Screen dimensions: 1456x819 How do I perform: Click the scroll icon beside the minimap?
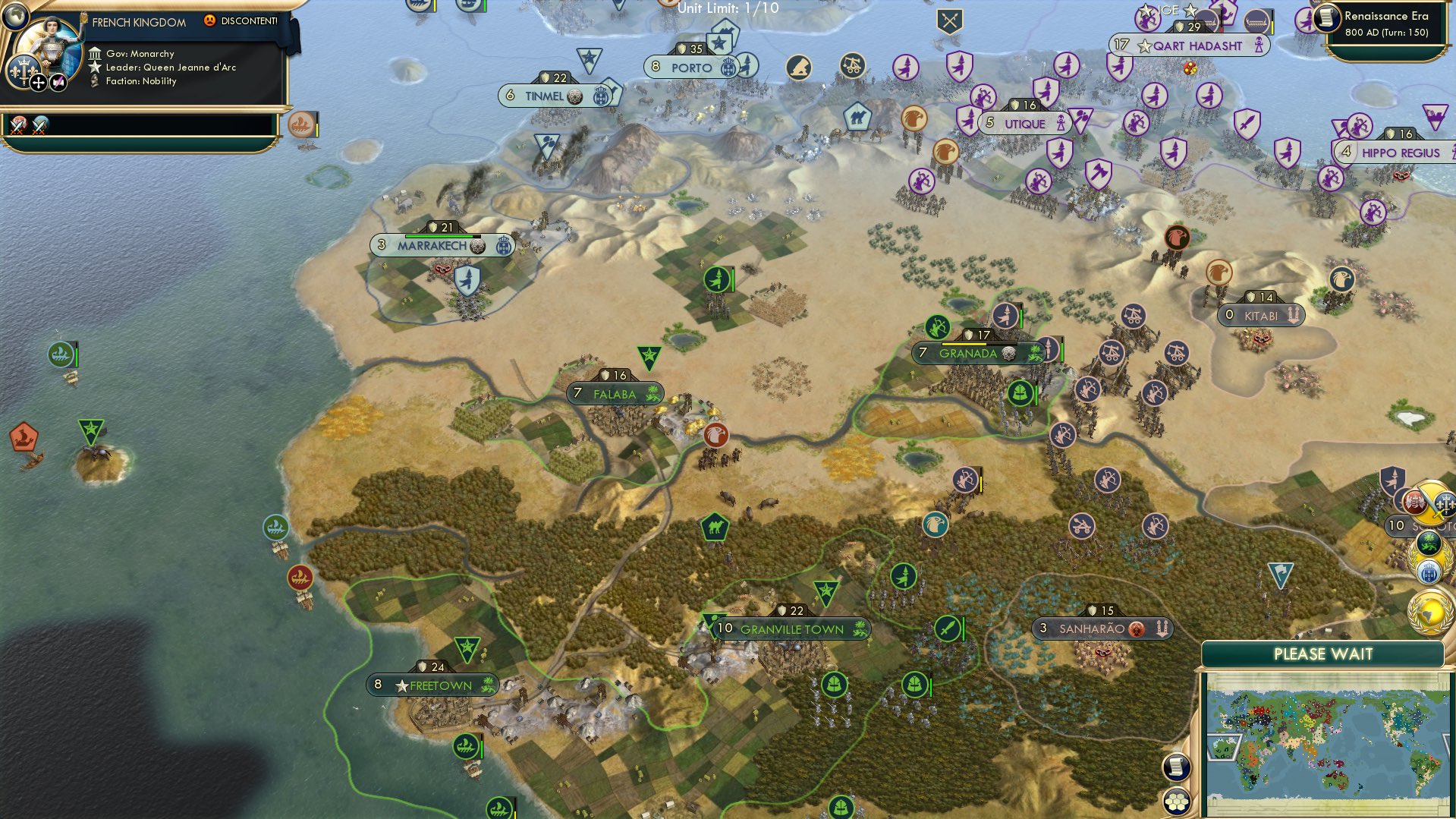1177,767
